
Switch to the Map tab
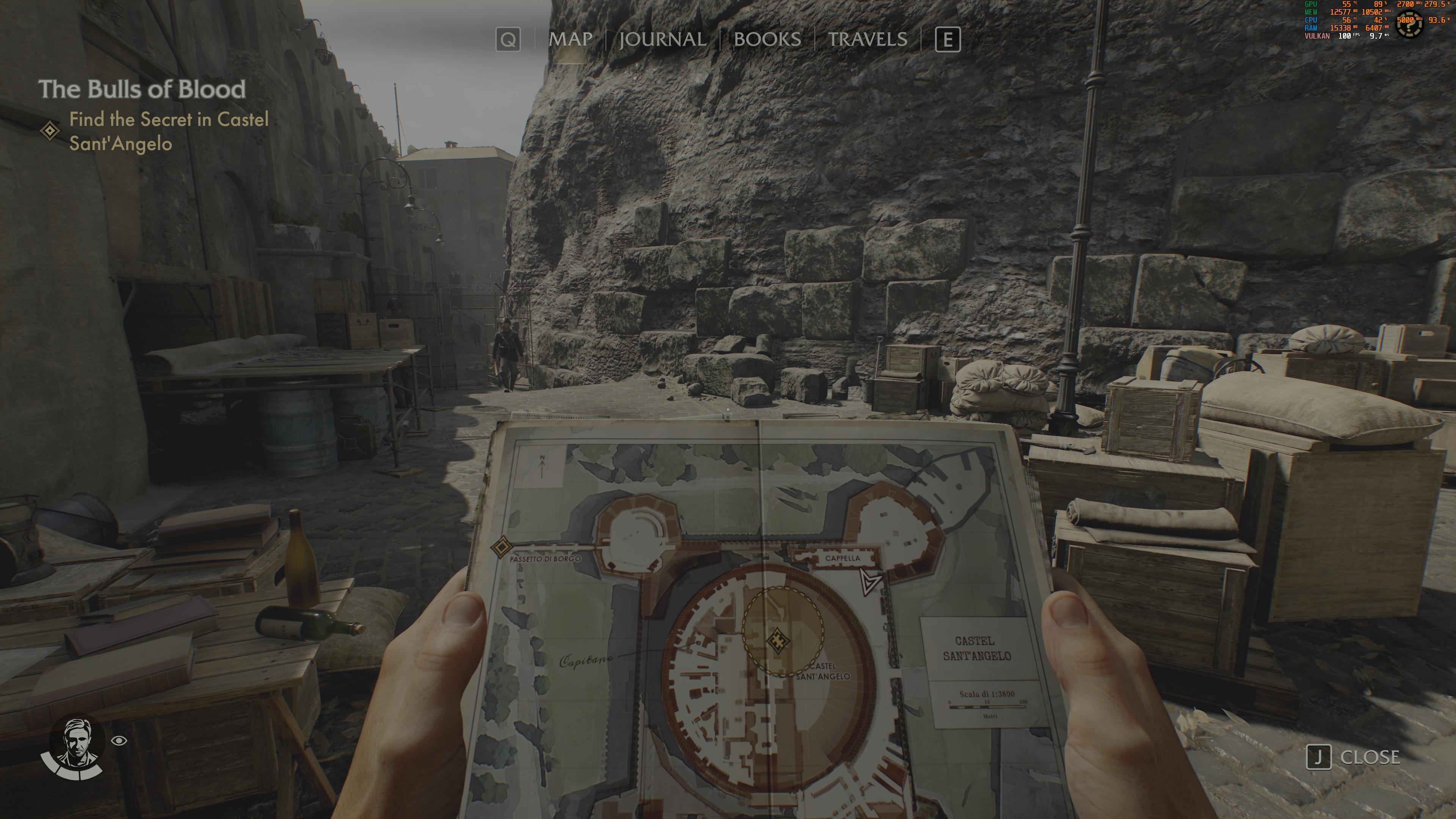tap(570, 39)
